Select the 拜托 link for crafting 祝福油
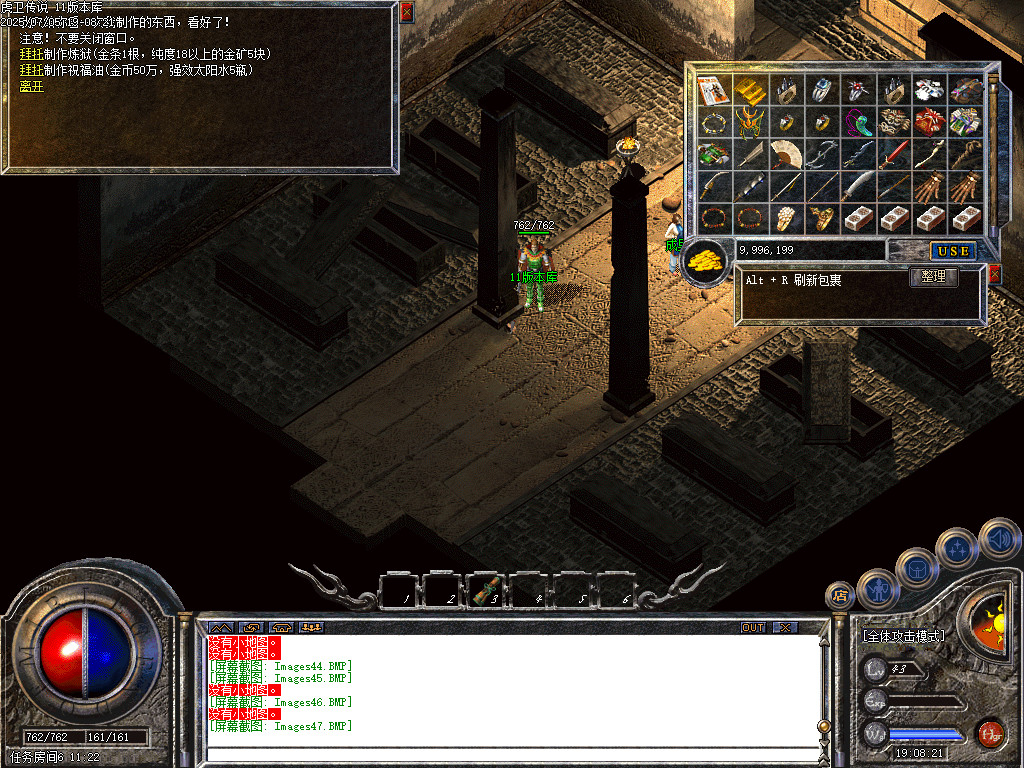 point(31,70)
